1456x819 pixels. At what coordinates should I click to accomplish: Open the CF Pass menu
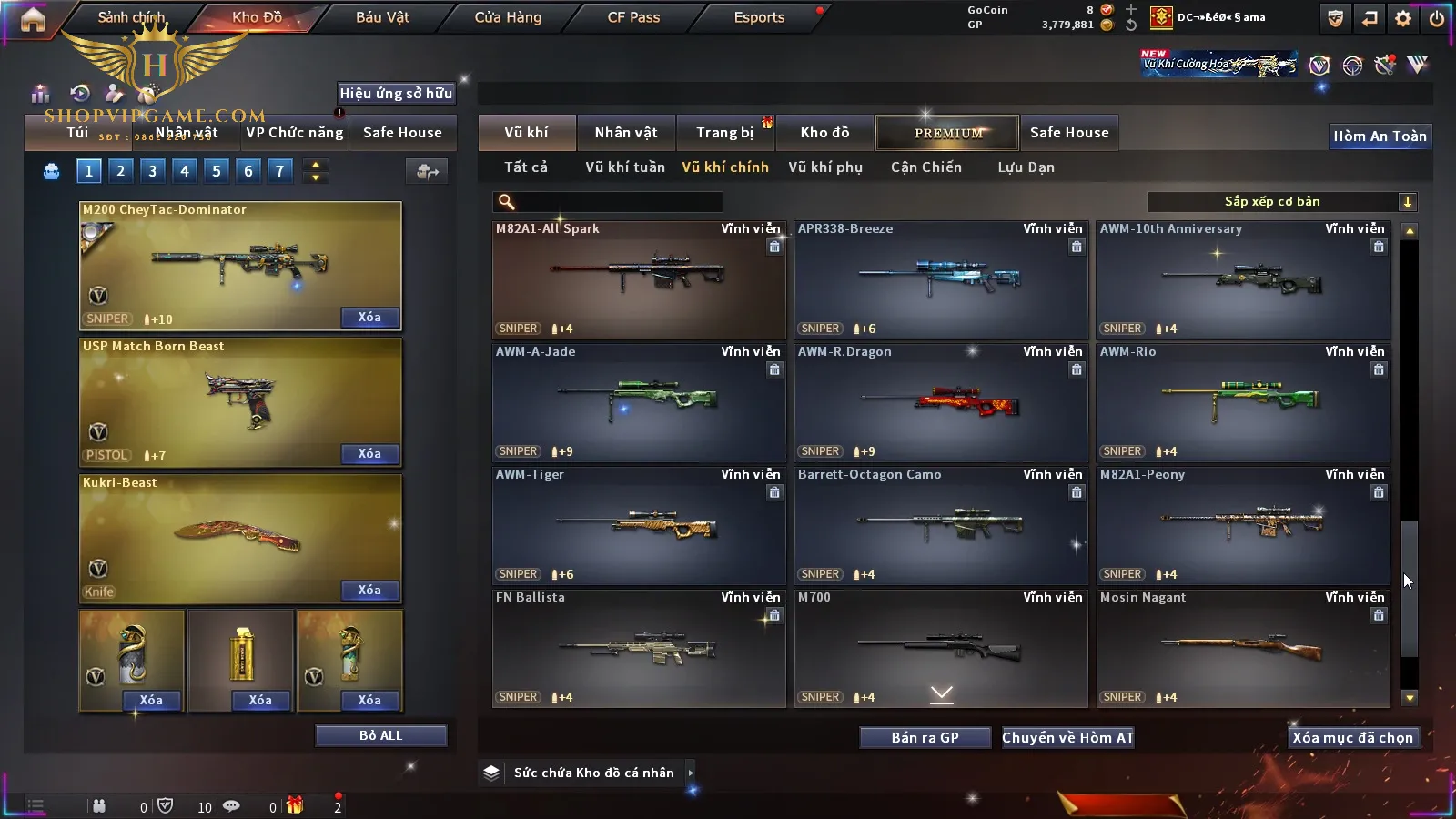(633, 17)
